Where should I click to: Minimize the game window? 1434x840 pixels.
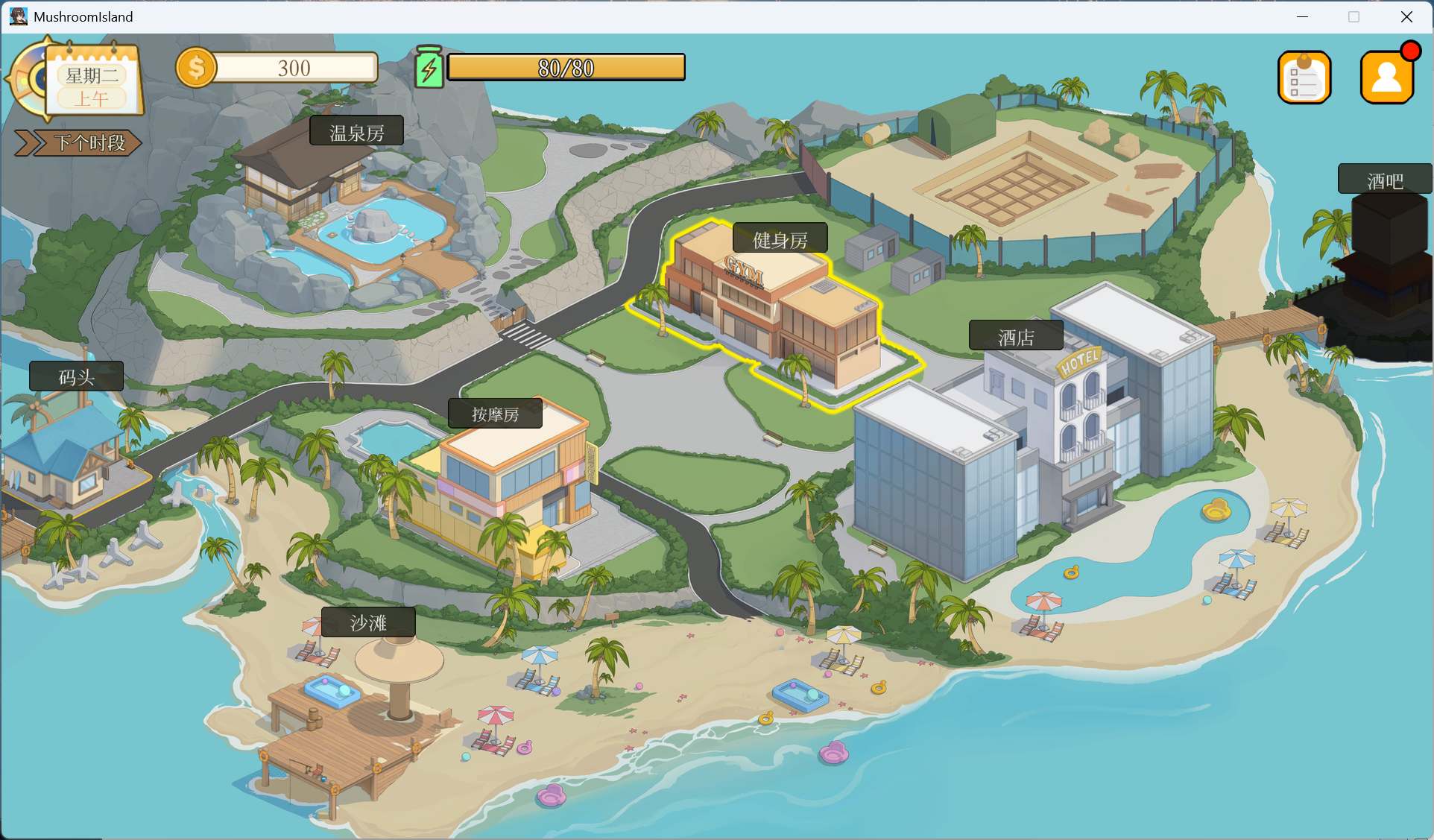coord(1302,16)
